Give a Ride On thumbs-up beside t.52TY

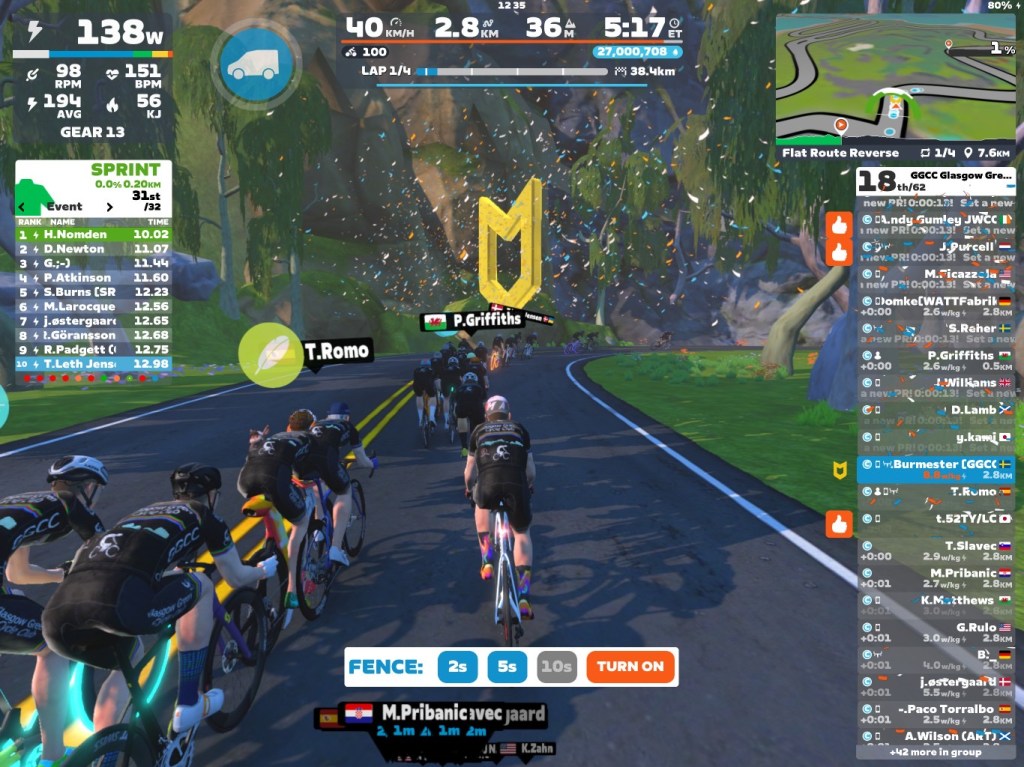[x=838, y=523]
